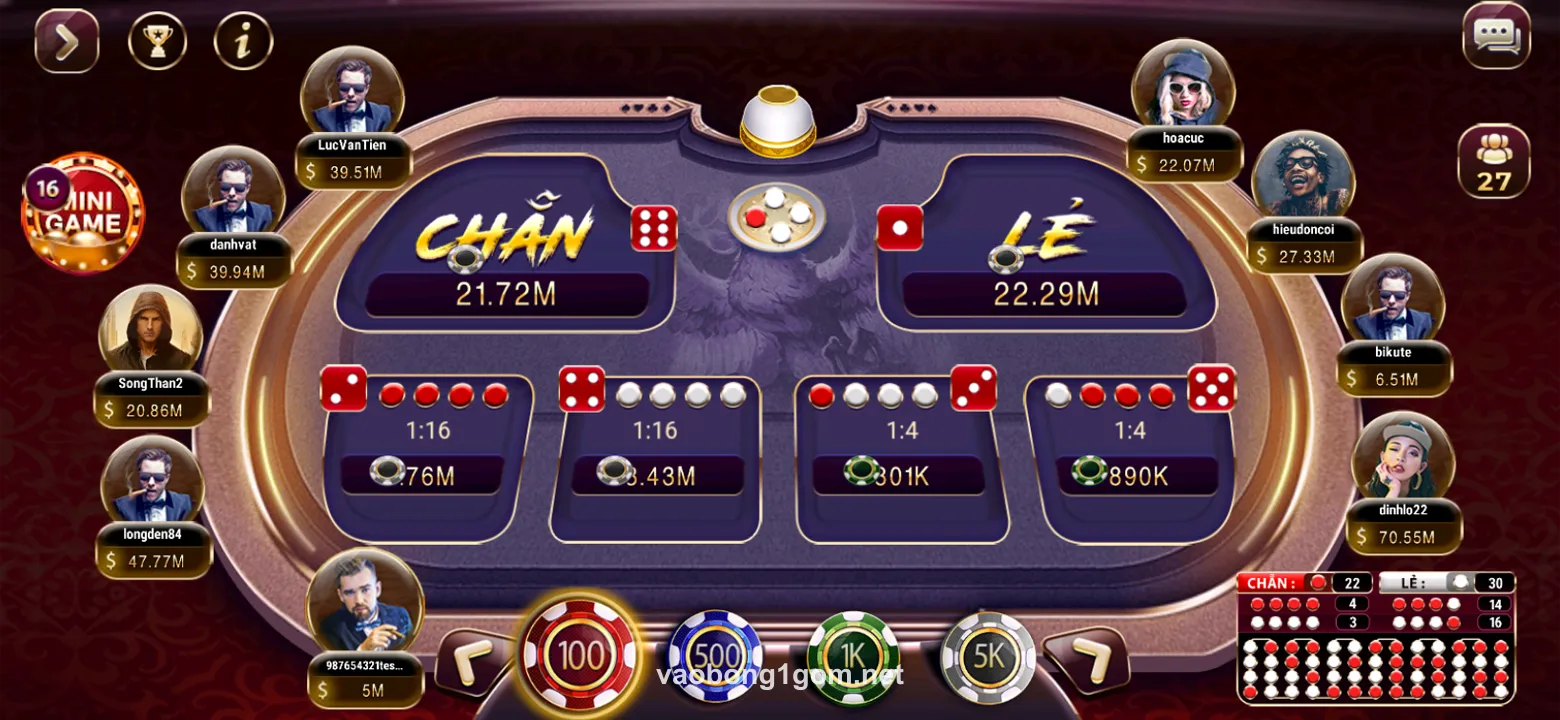Select the 100 chip
The image size is (1560, 720).
(x=580, y=656)
